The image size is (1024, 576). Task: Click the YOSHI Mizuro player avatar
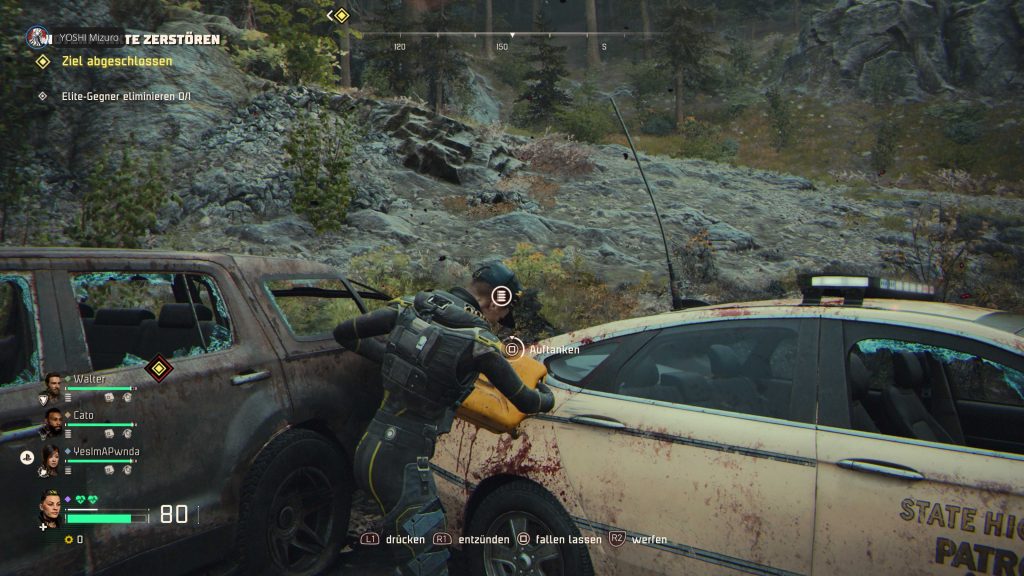[39, 38]
